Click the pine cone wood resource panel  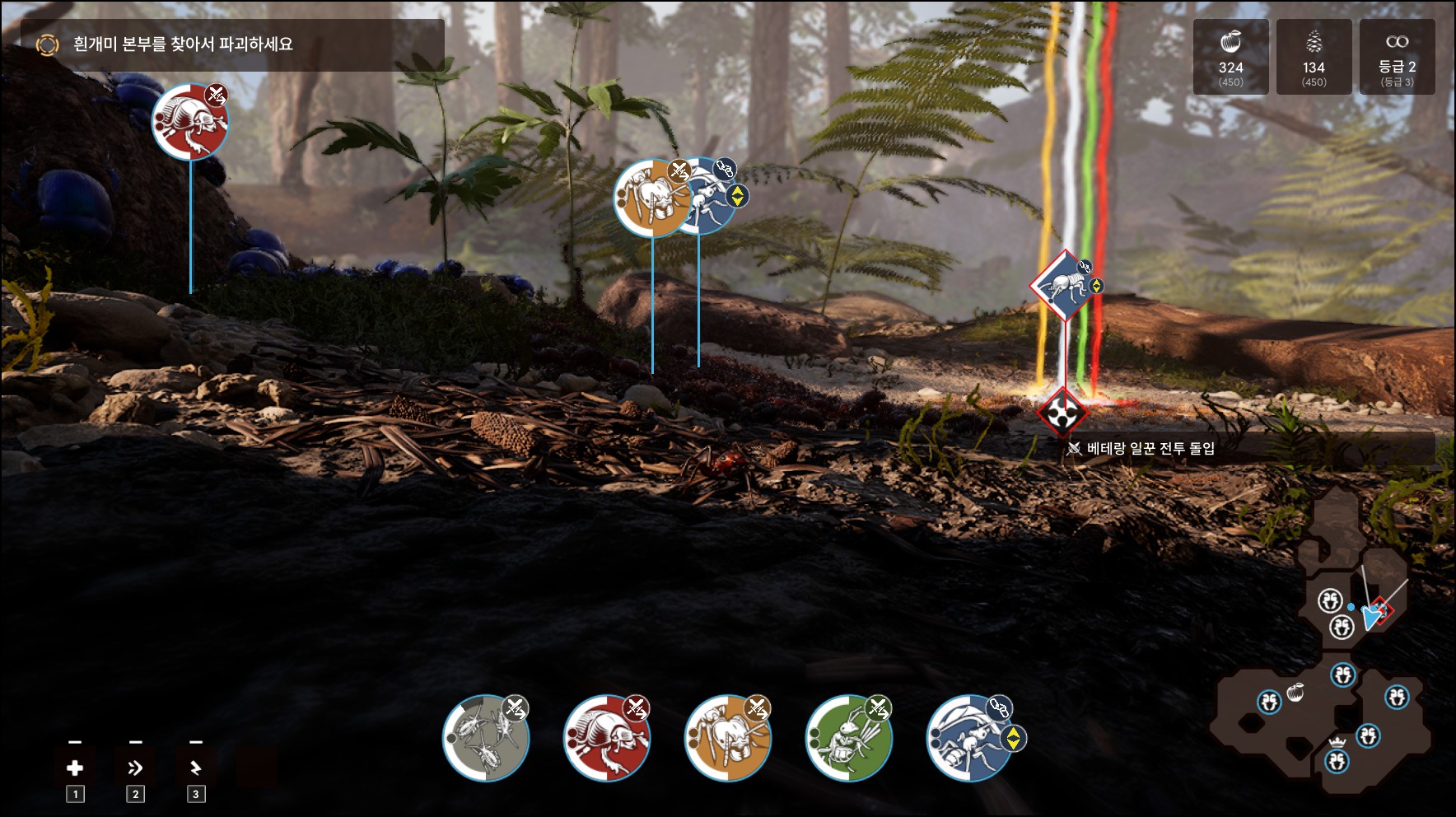point(1314,57)
